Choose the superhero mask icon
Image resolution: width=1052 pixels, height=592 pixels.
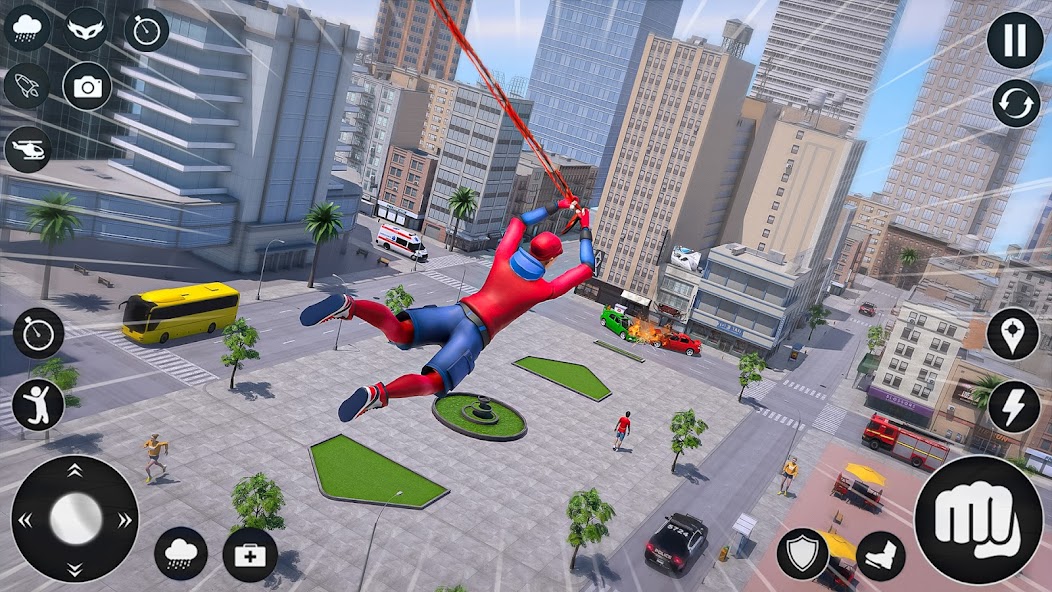point(87,29)
